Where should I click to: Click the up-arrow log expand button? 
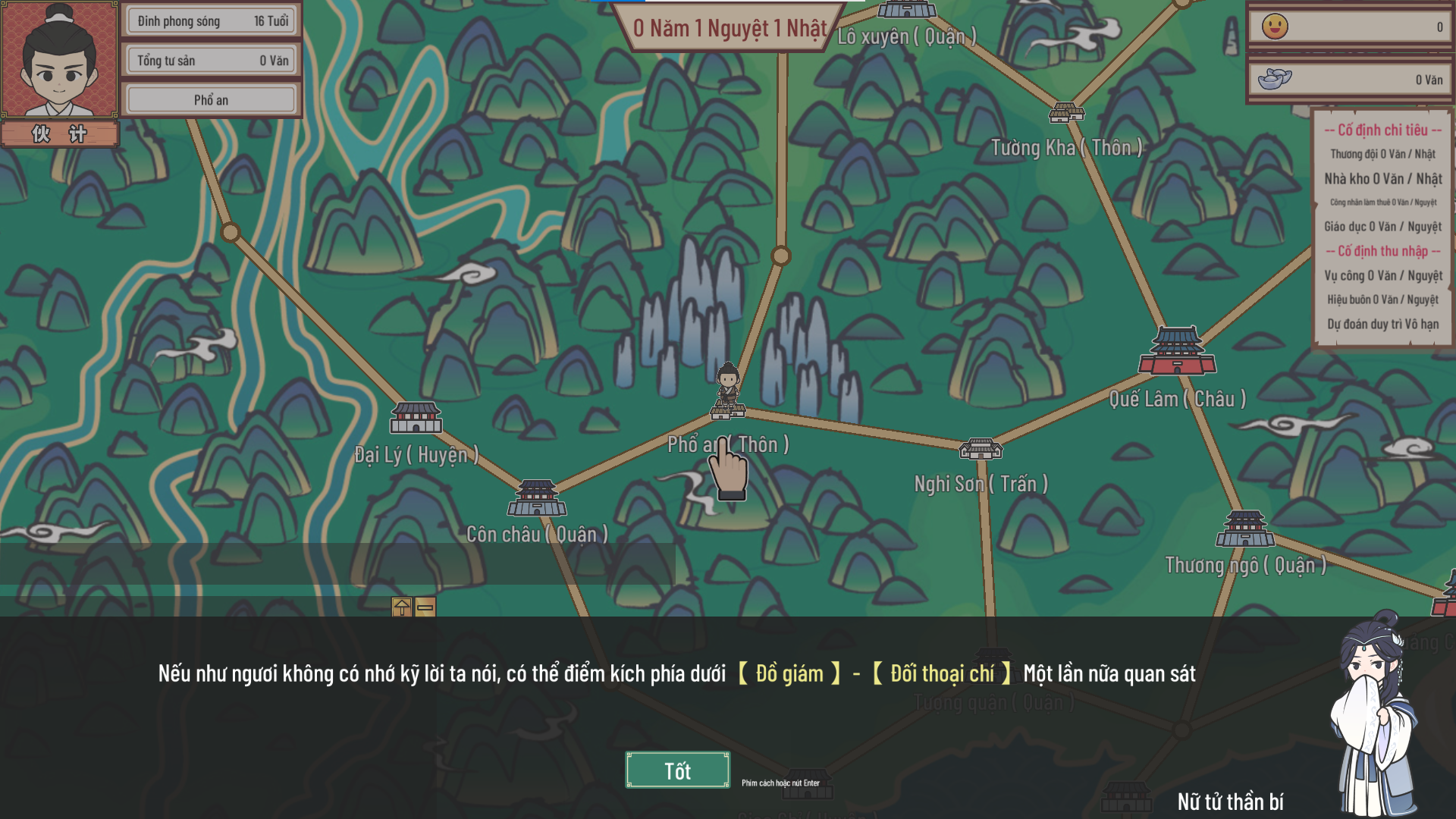click(402, 607)
